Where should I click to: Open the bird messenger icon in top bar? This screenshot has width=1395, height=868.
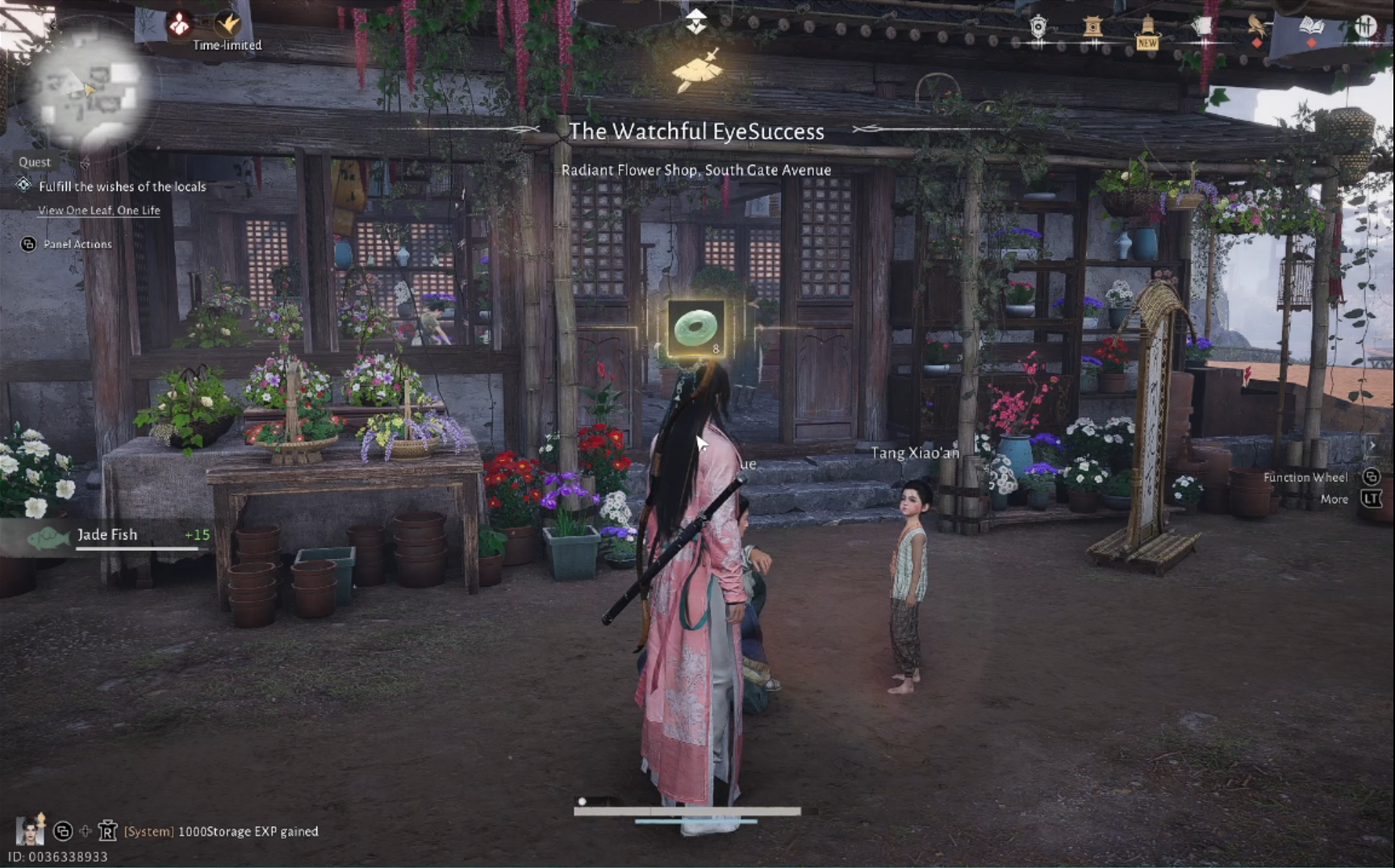point(1256,24)
